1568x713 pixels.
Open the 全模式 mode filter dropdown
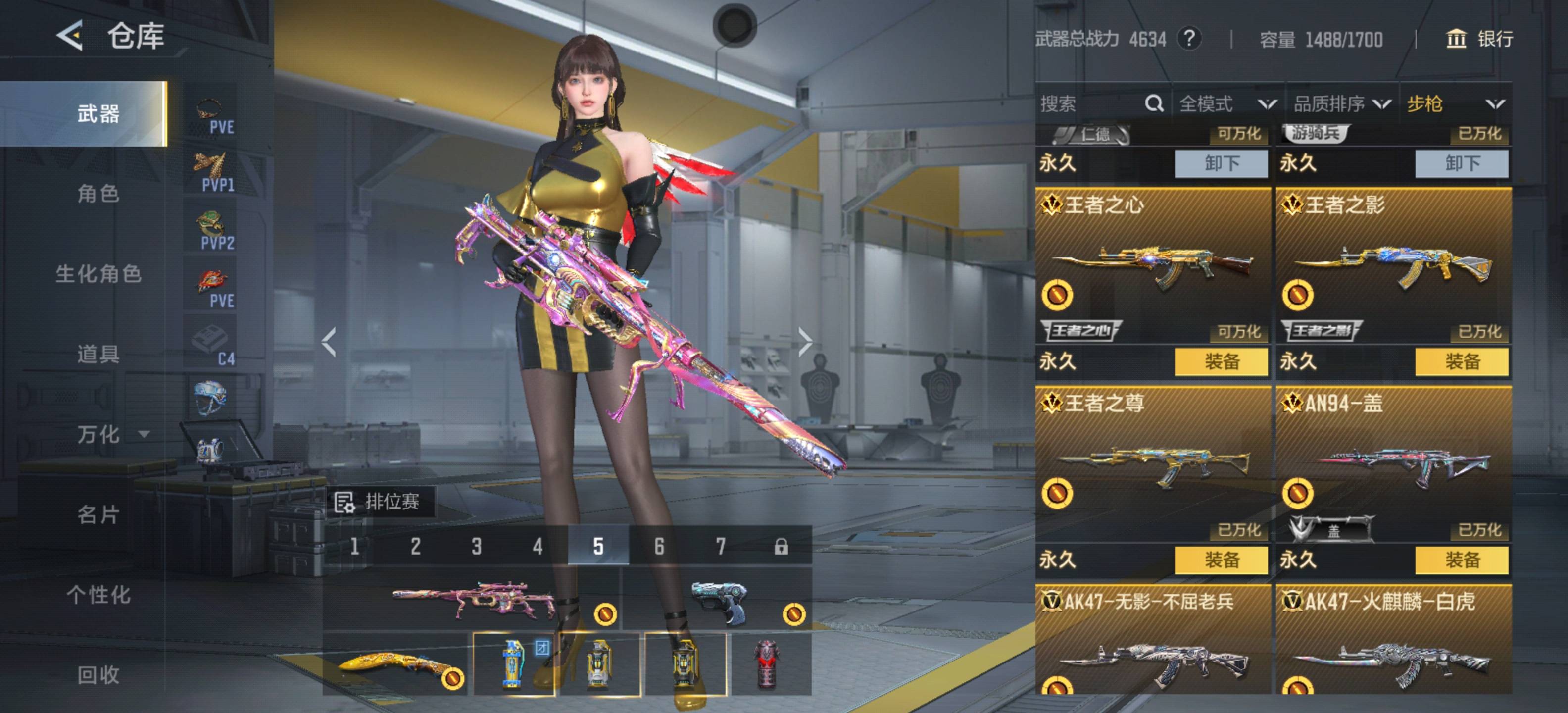pos(1227,104)
